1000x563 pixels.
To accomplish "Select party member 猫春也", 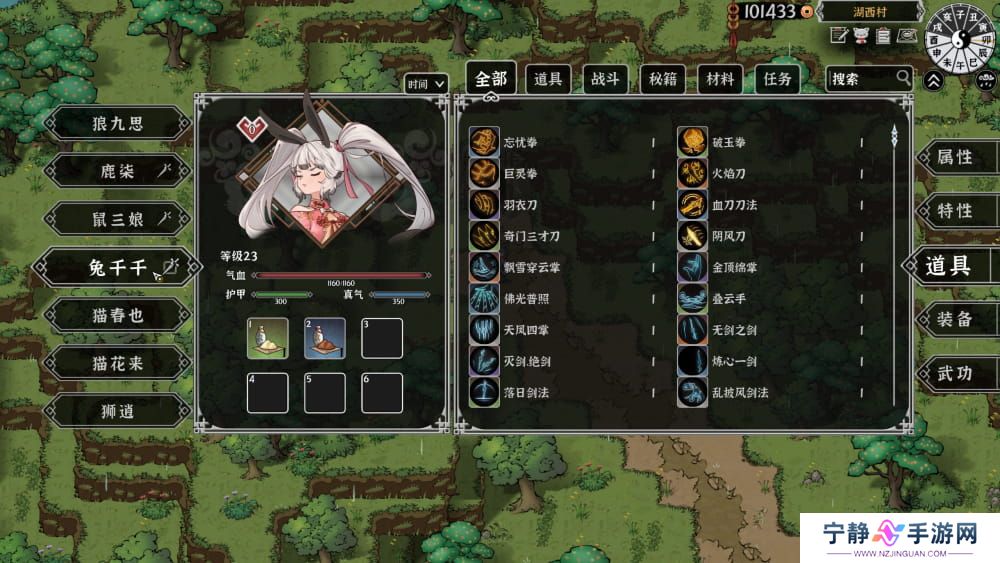I will [x=116, y=316].
